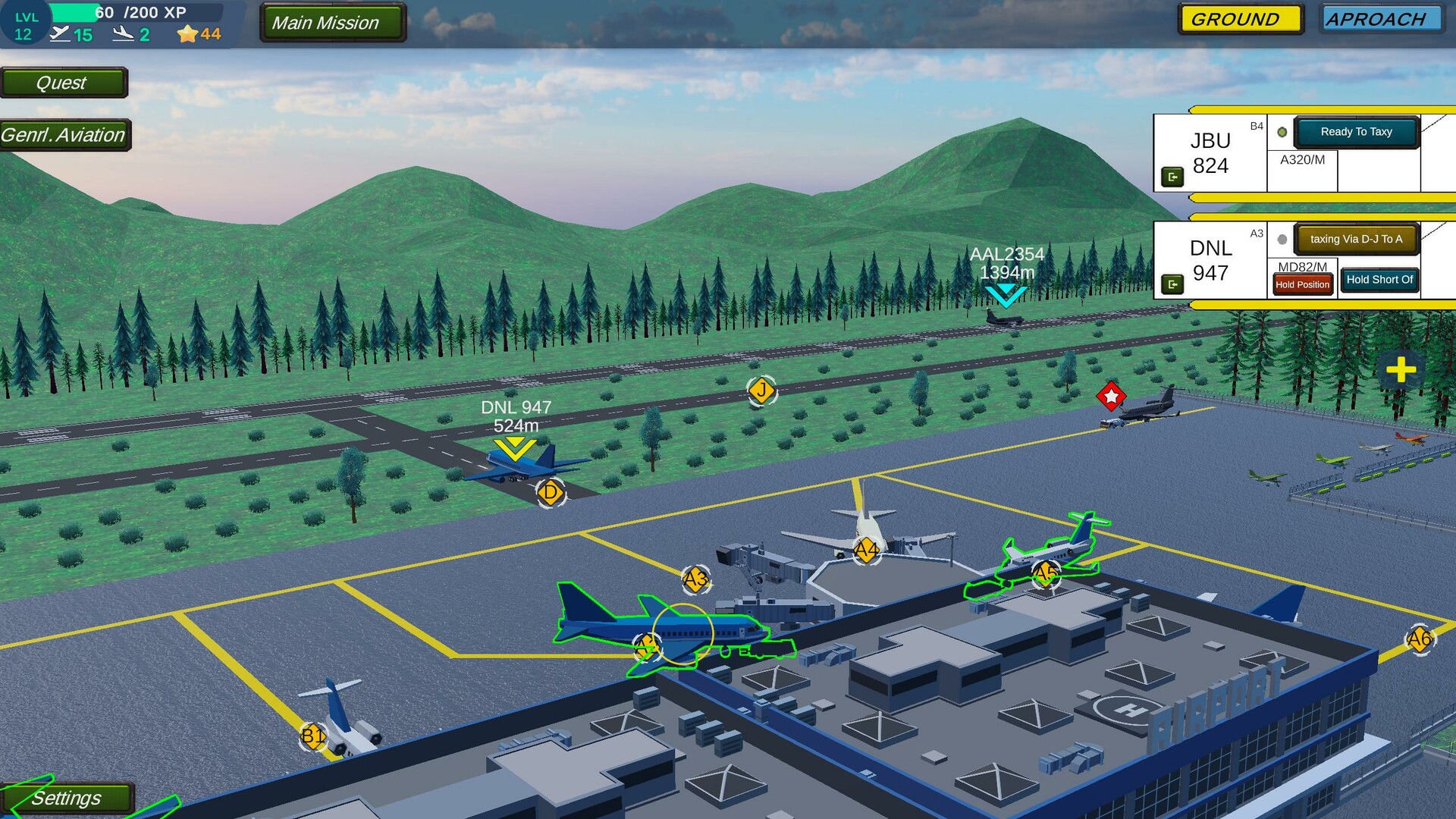This screenshot has height=819, width=1456.
Task: Switch to the GROUND control tab
Action: 1240,19
